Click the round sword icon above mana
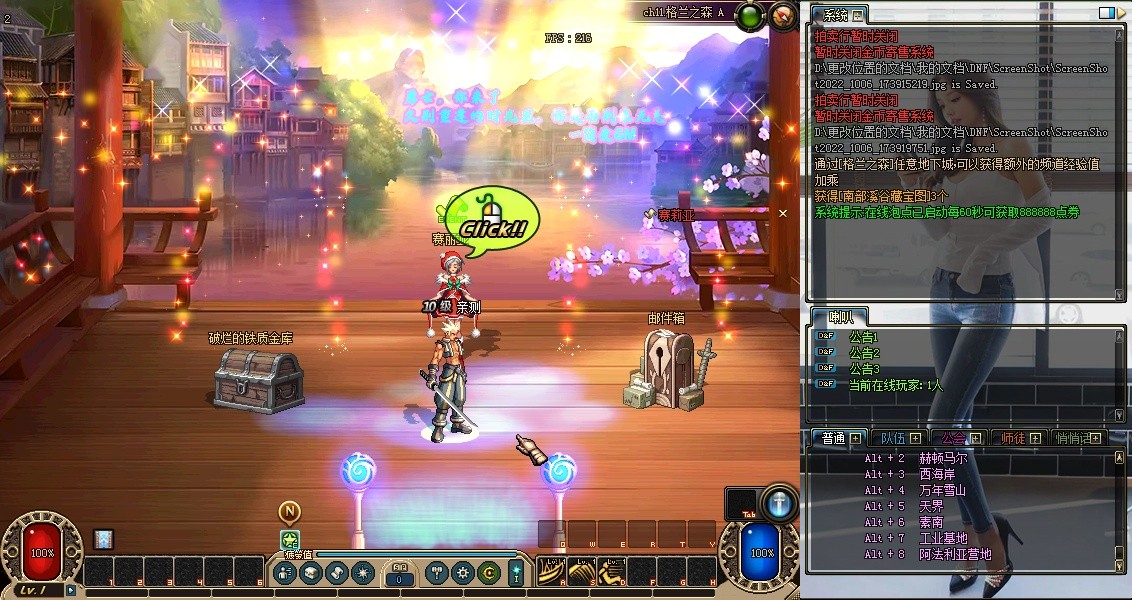Viewport: 1132px width, 600px height. click(x=778, y=503)
